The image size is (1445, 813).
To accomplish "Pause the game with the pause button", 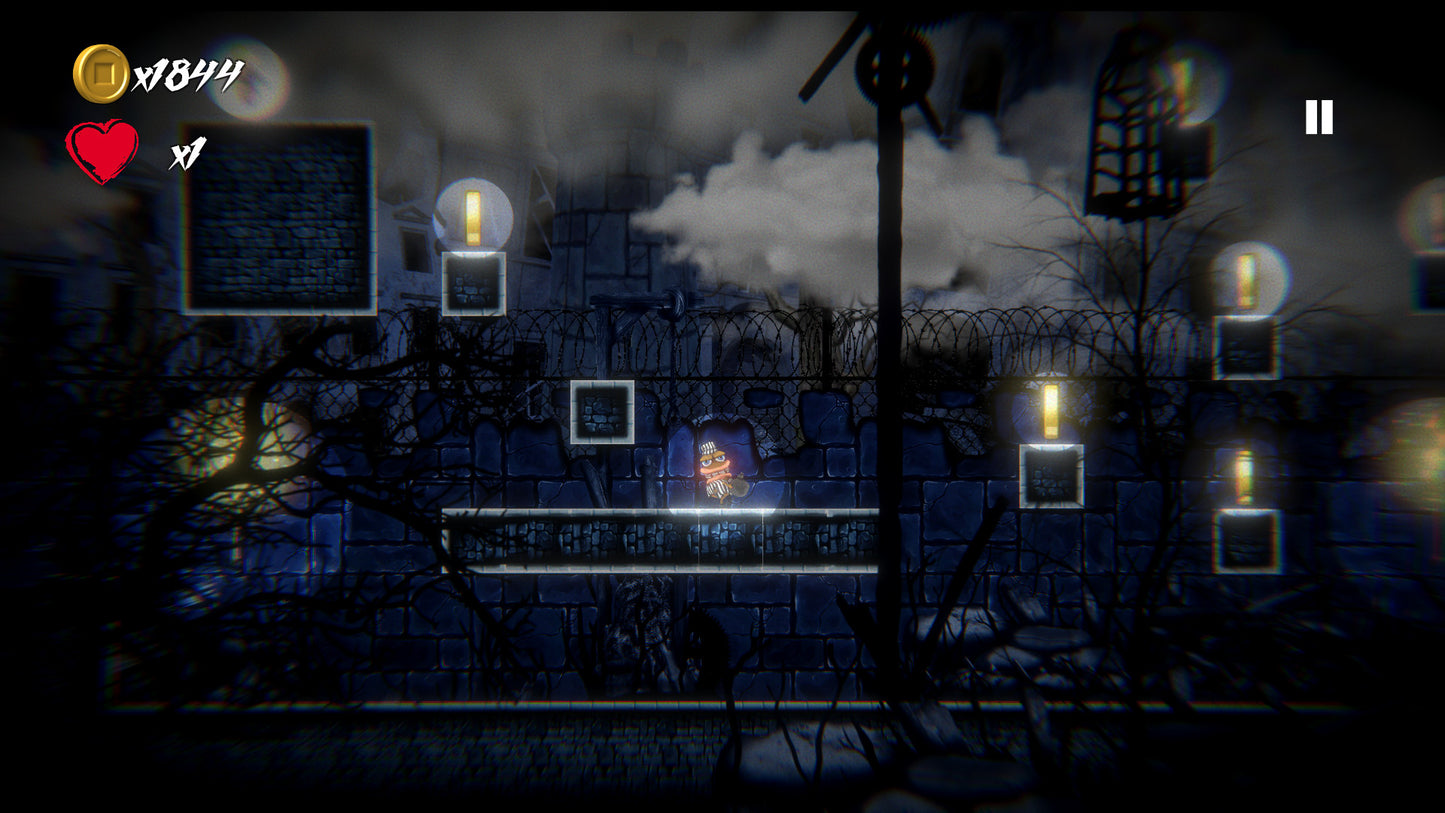I will tap(1319, 118).
